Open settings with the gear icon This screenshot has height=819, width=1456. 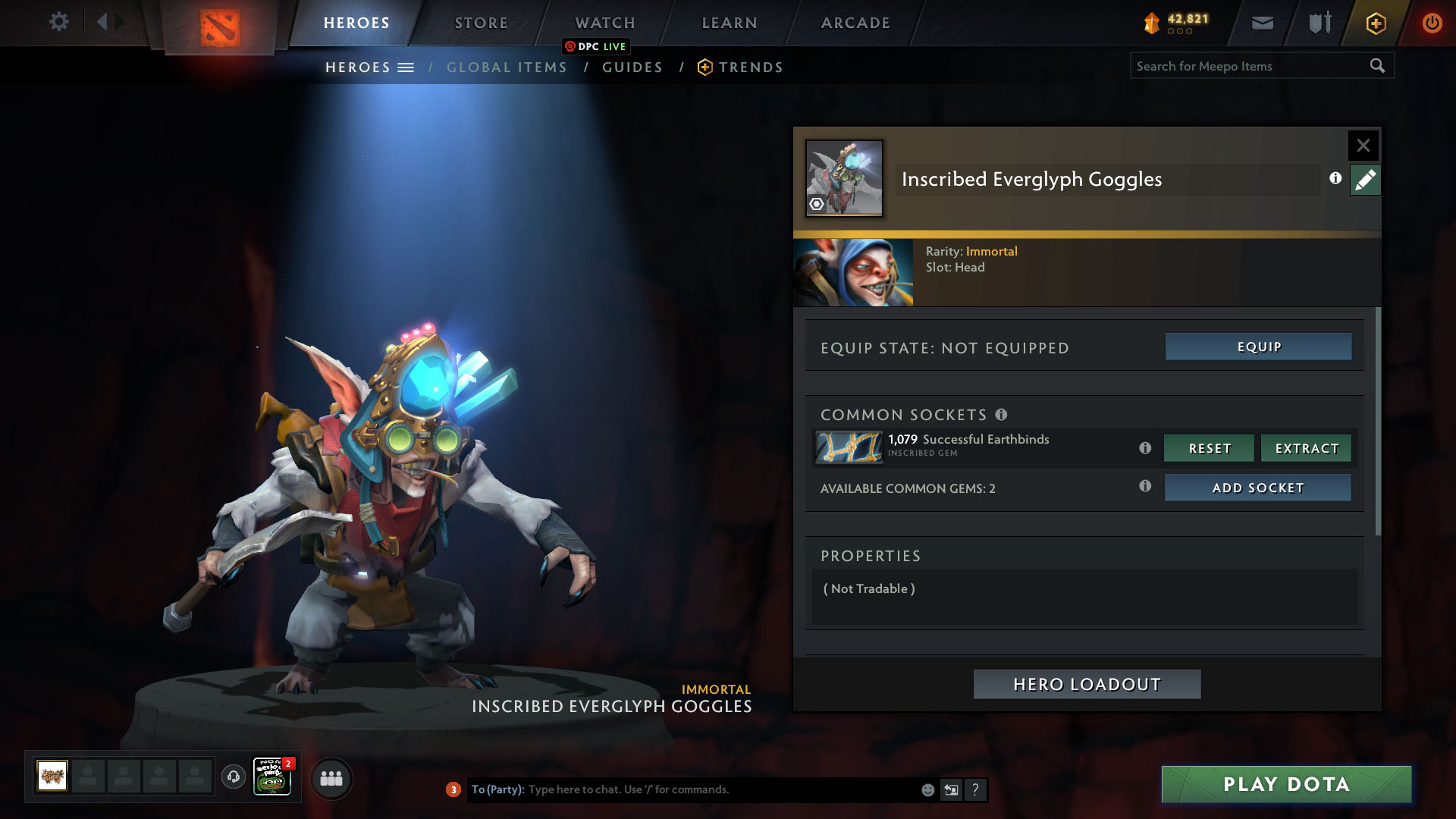click(58, 21)
